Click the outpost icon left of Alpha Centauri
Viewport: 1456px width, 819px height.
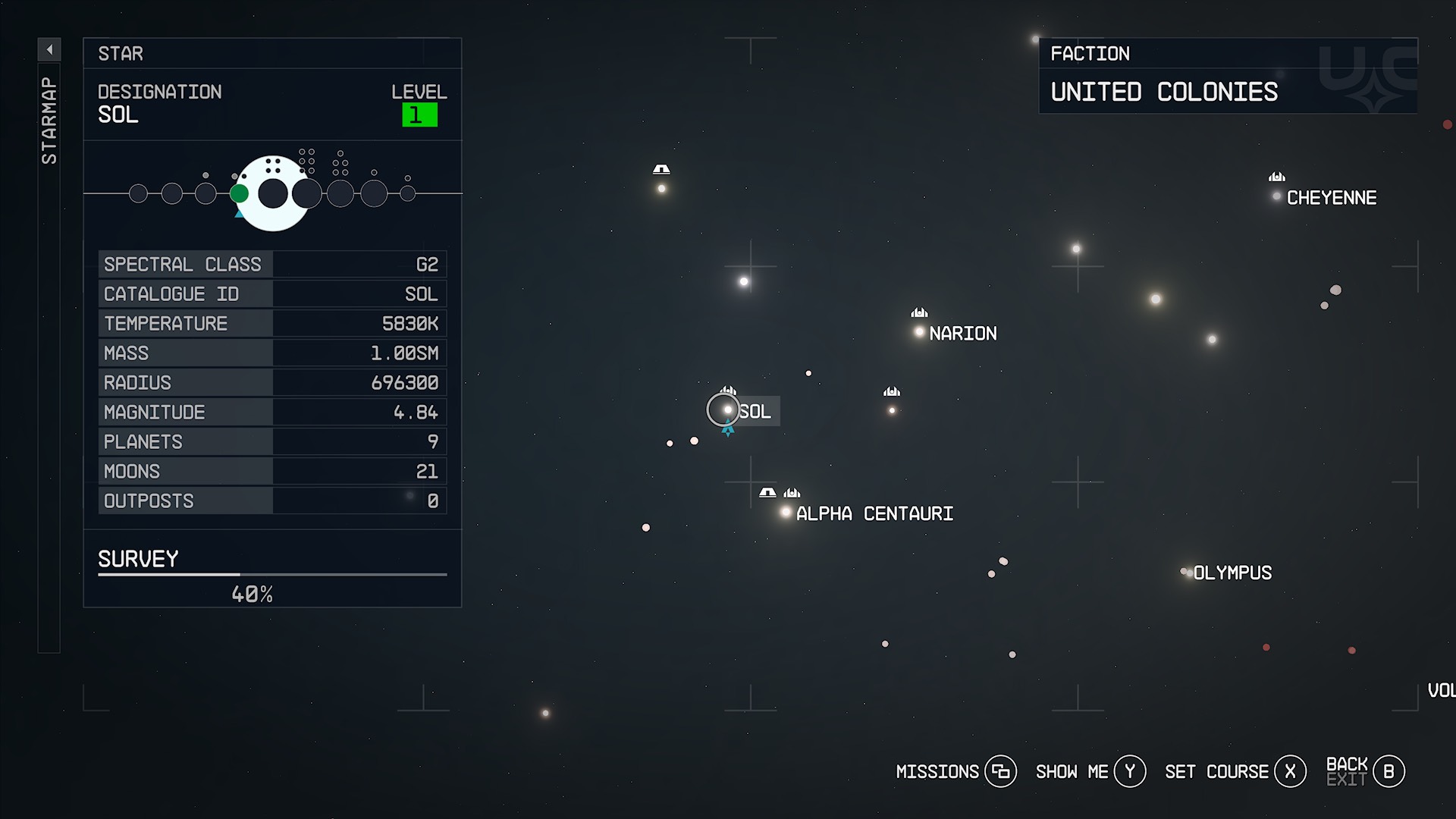[767, 491]
